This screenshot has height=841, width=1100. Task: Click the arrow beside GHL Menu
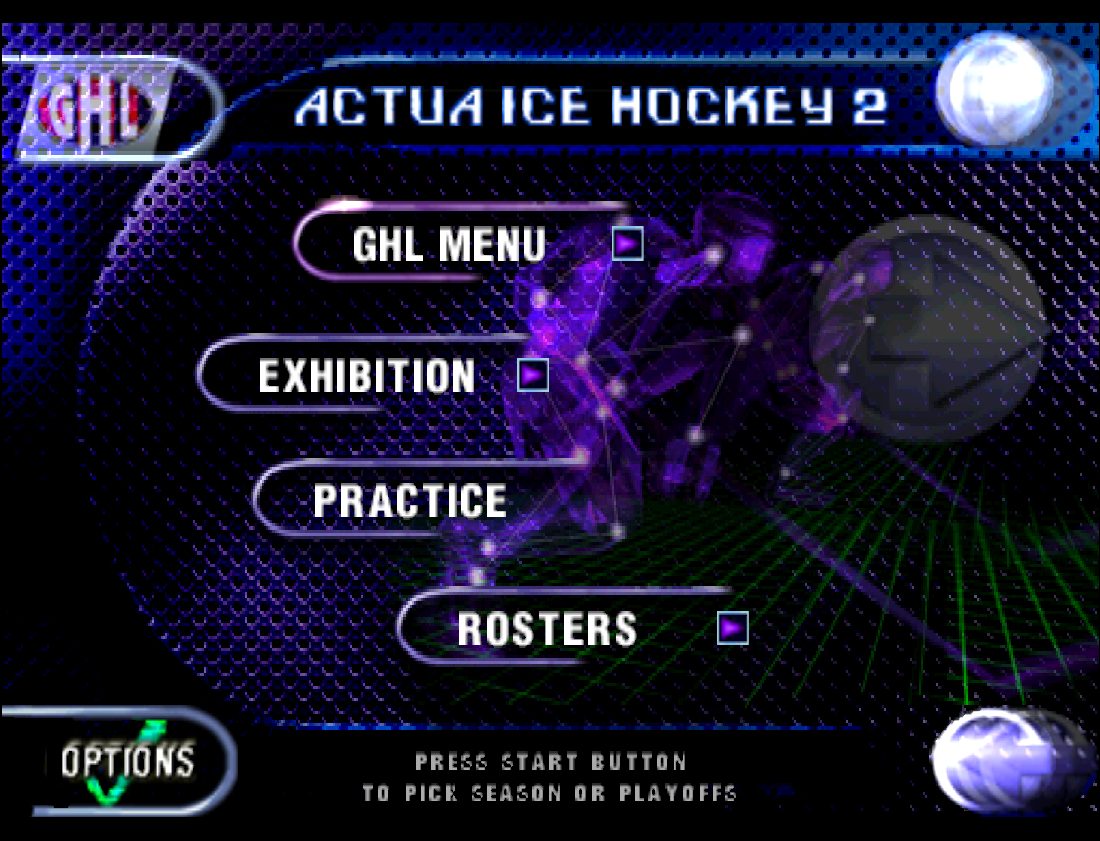click(x=627, y=244)
